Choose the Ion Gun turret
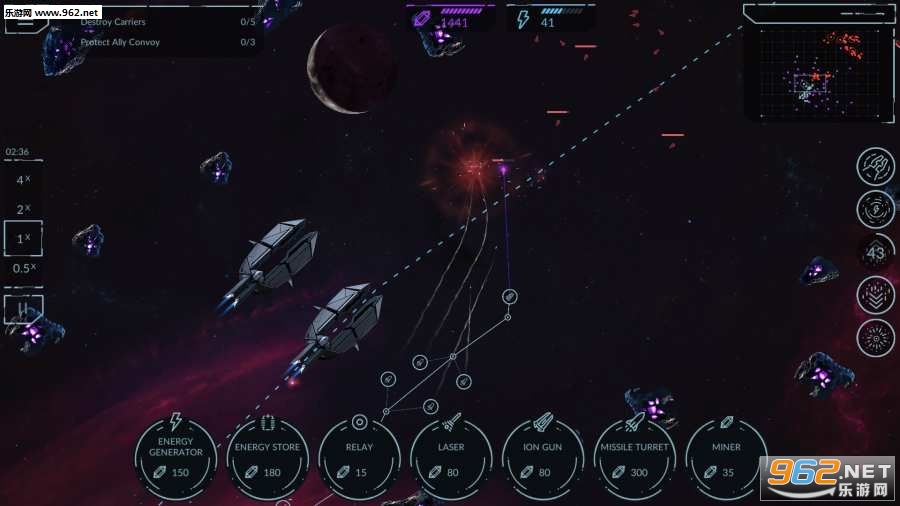 coord(543,457)
